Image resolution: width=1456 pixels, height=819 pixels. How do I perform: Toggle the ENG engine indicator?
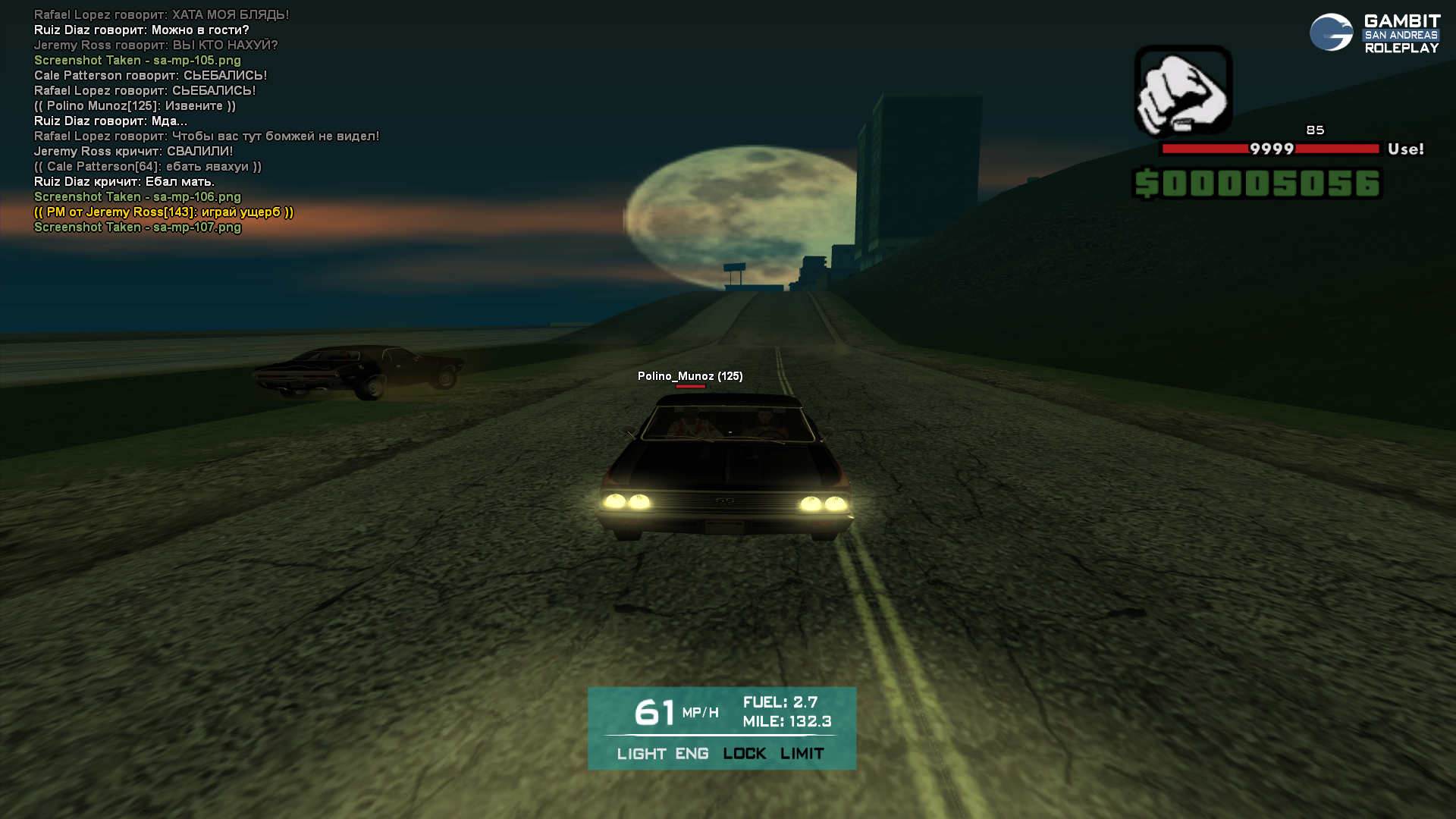pos(692,754)
